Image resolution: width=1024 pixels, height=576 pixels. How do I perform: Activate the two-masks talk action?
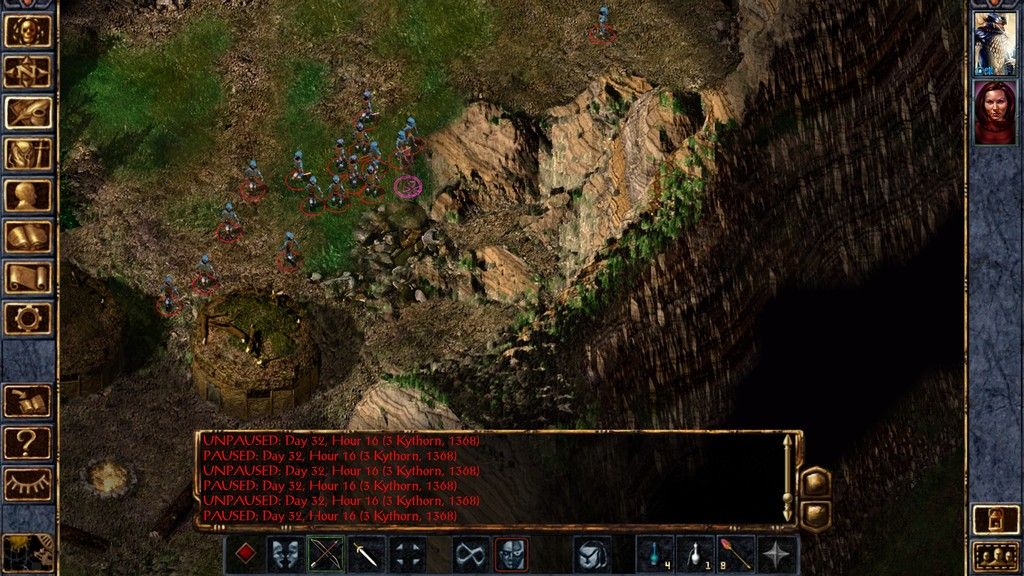coord(285,553)
